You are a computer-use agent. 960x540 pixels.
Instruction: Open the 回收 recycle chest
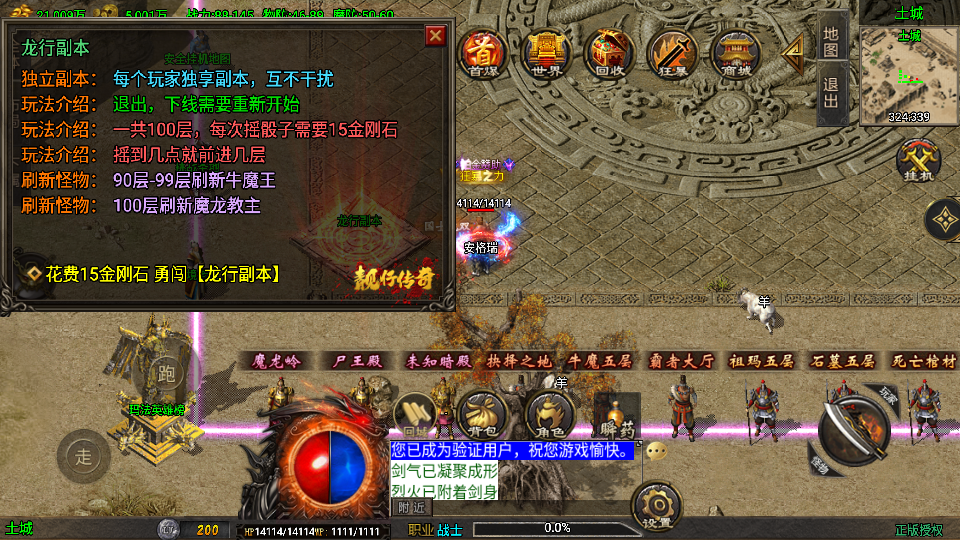point(609,52)
